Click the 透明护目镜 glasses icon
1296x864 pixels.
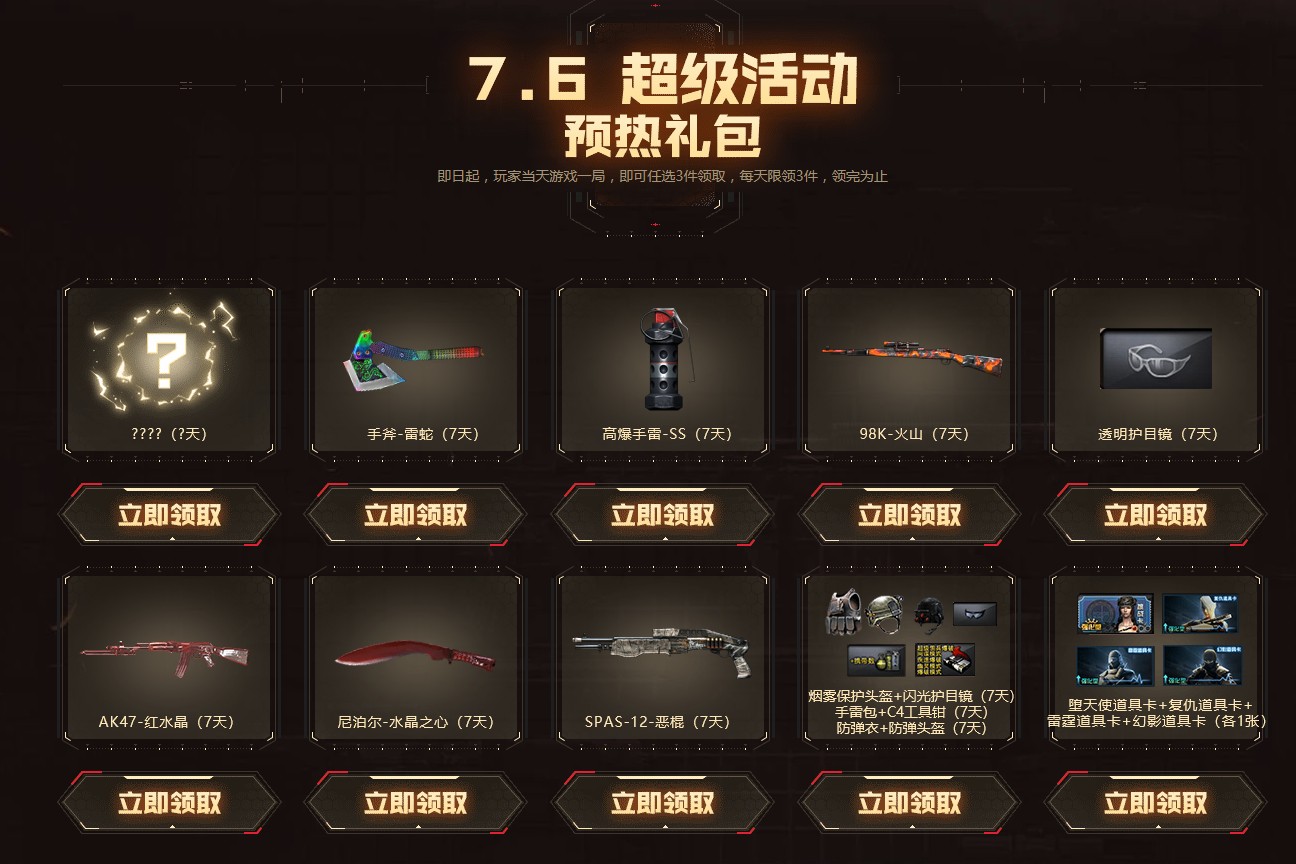coord(1155,358)
